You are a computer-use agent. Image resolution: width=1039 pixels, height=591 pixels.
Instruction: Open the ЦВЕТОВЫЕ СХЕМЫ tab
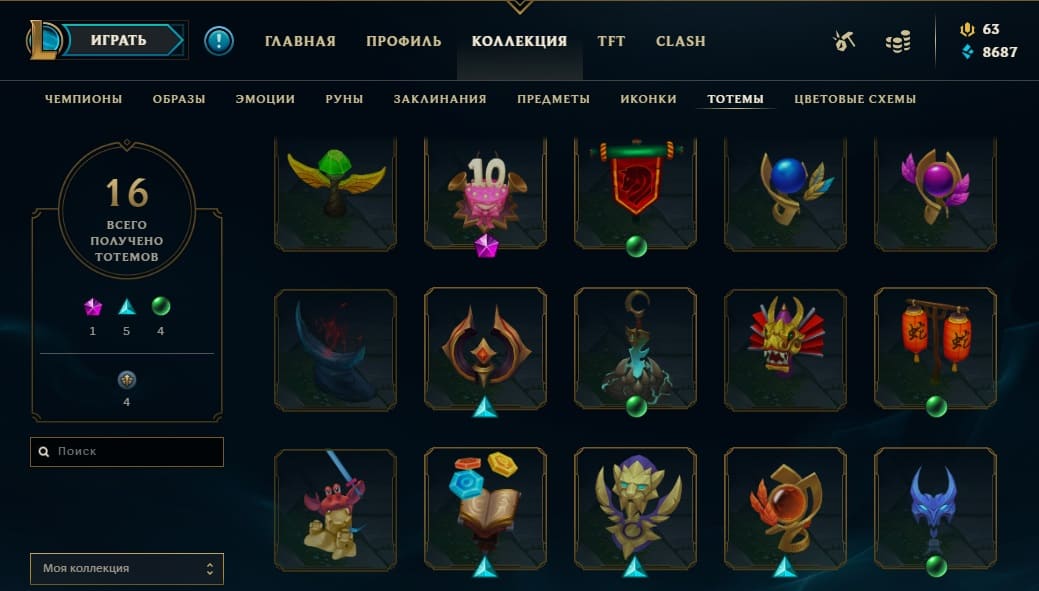pyautogui.click(x=855, y=99)
